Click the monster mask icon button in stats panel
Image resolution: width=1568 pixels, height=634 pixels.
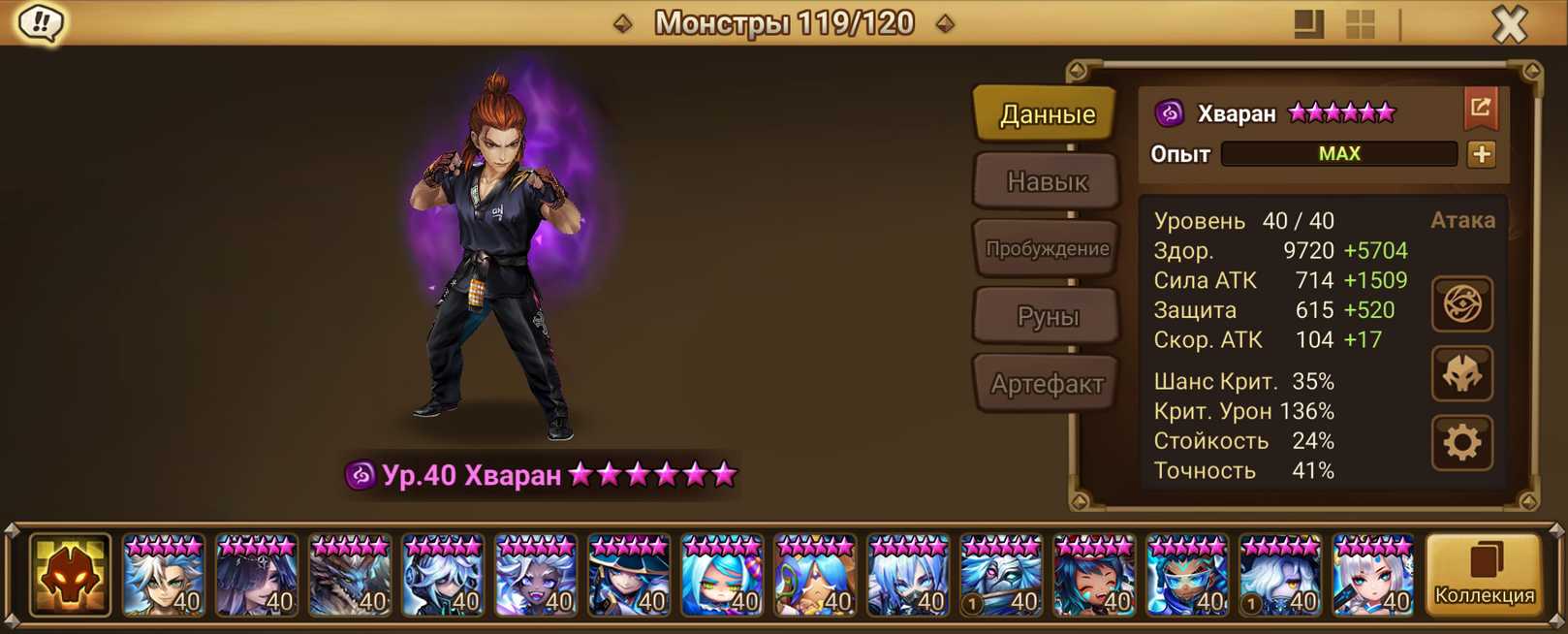(1461, 373)
